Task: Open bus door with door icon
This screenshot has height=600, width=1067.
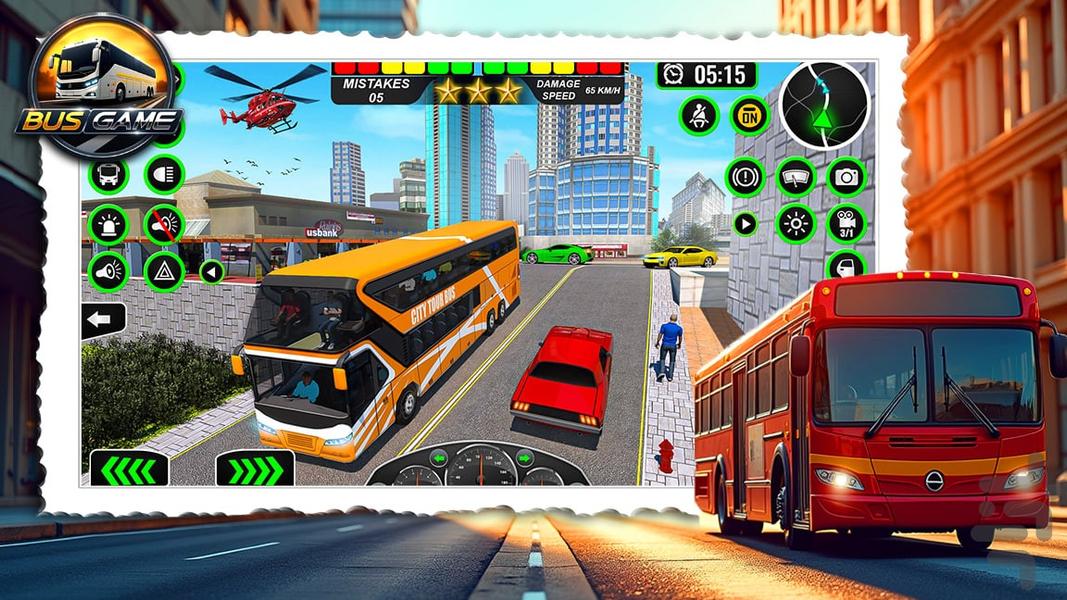Action: pos(846,265)
